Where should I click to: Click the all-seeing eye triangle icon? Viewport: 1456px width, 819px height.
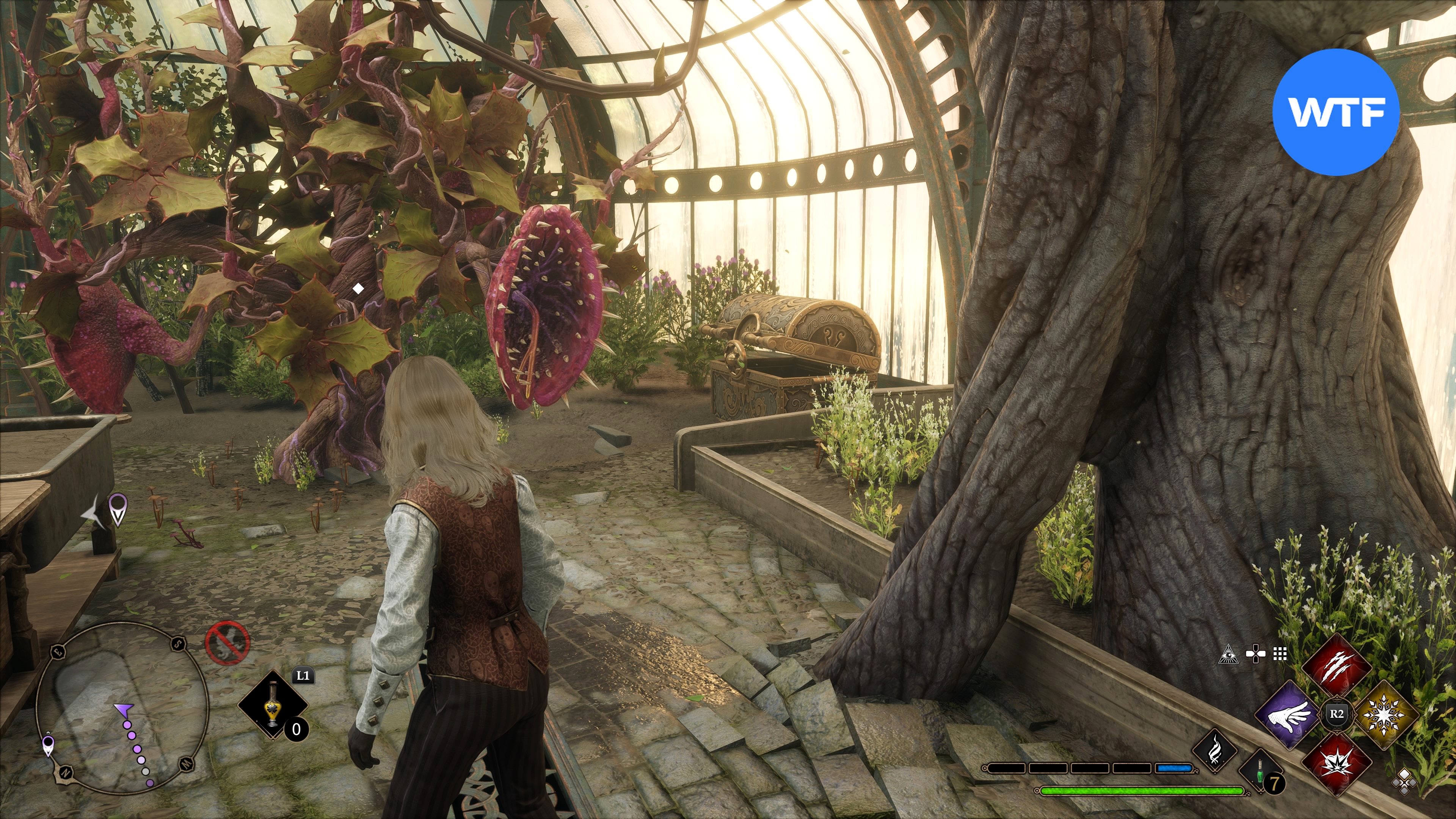(x=1228, y=654)
